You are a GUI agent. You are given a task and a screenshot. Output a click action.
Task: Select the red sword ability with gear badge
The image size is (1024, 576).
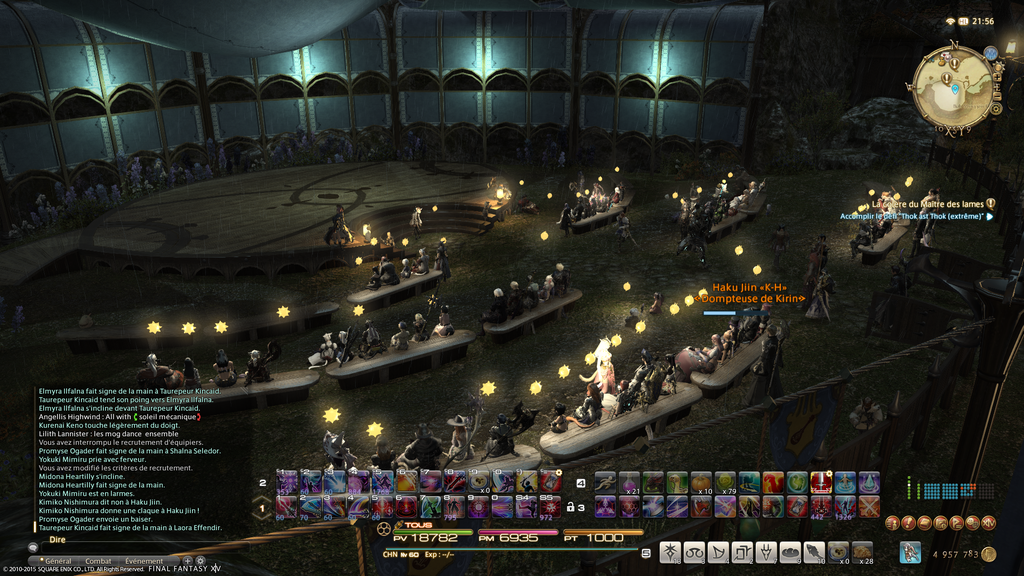coord(821,483)
